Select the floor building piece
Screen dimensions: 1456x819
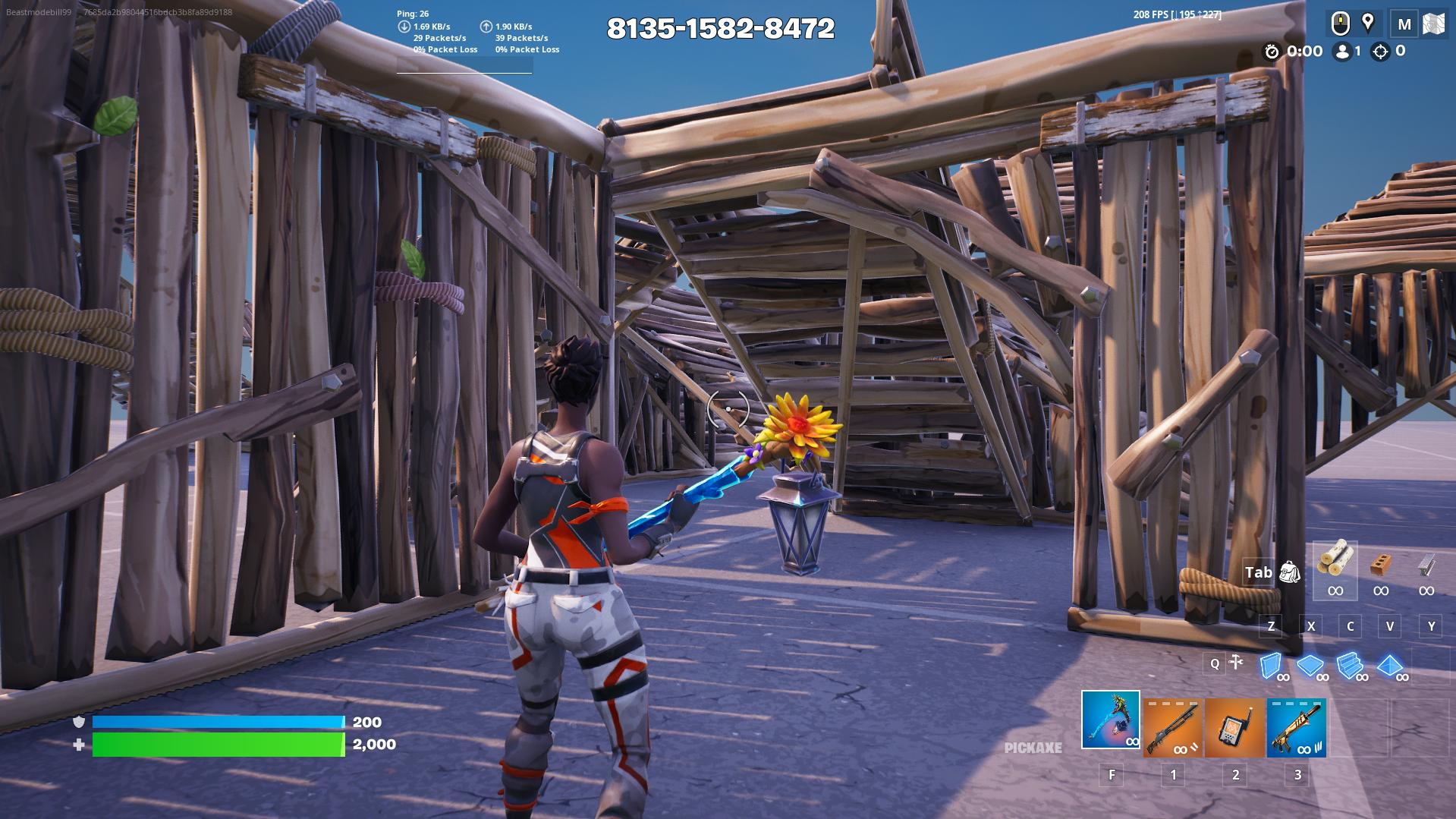(x=1310, y=666)
